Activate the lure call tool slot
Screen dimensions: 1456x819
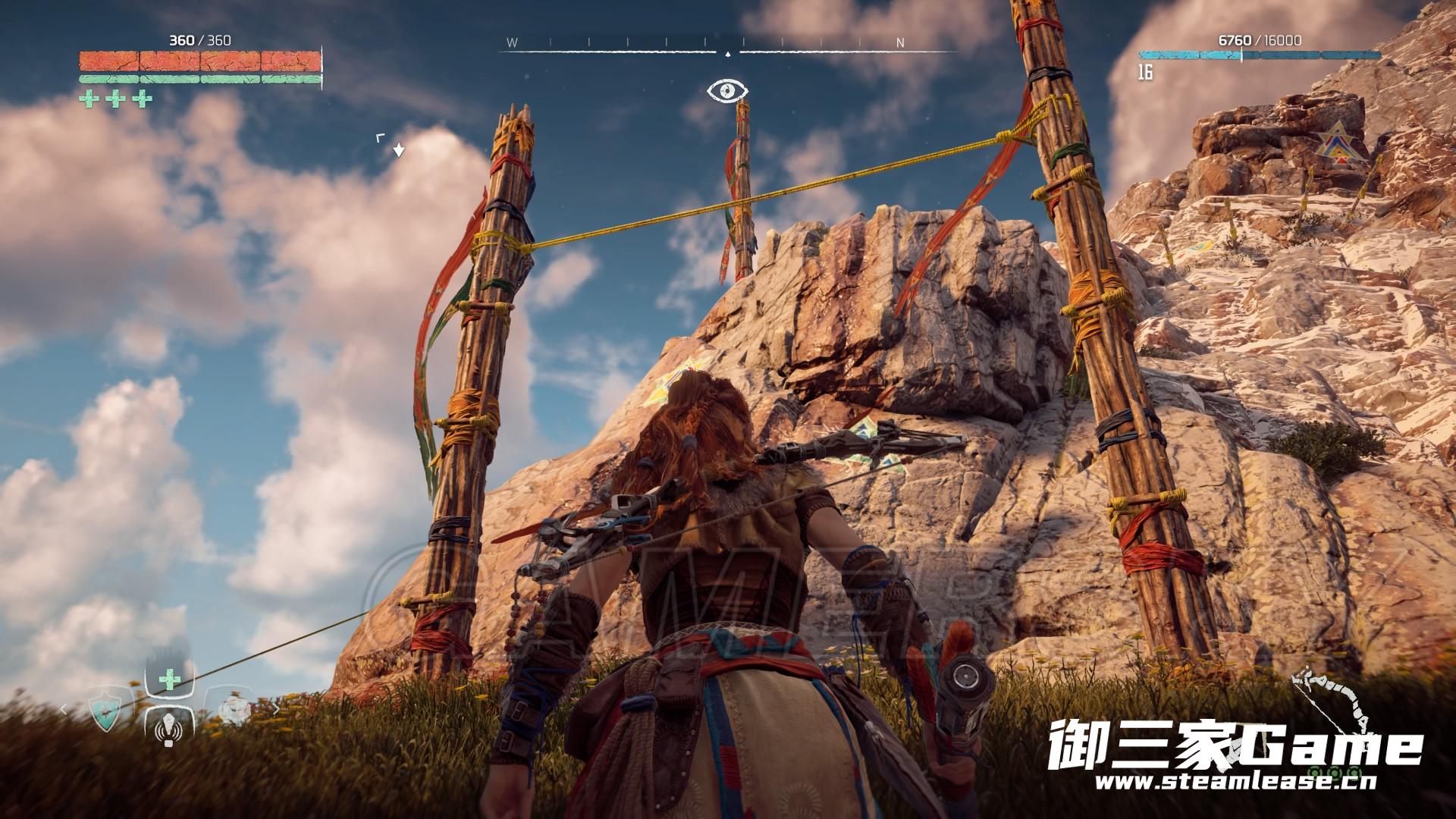point(168,733)
